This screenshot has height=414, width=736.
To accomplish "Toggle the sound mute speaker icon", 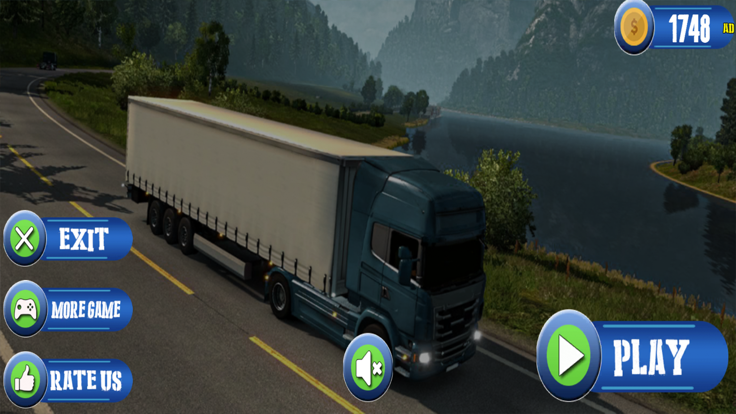I will pos(367,368).
